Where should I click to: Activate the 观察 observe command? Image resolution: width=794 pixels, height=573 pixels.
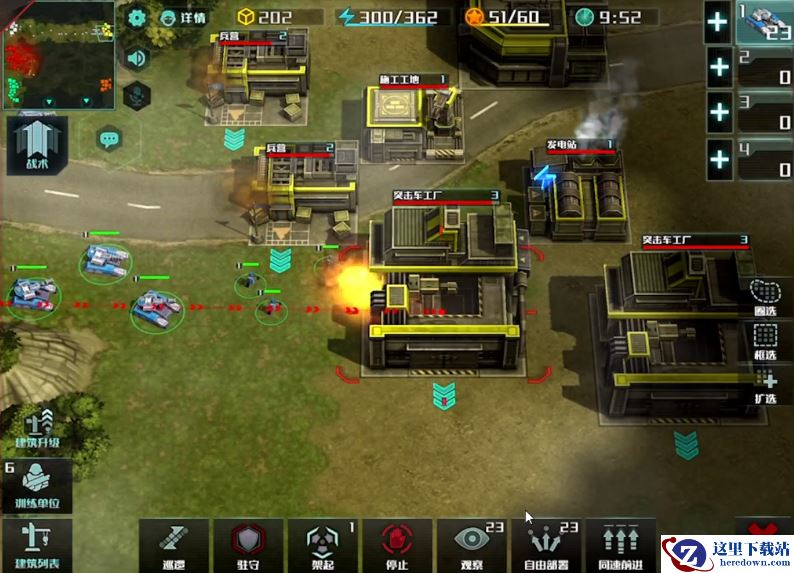click(471, 545)
